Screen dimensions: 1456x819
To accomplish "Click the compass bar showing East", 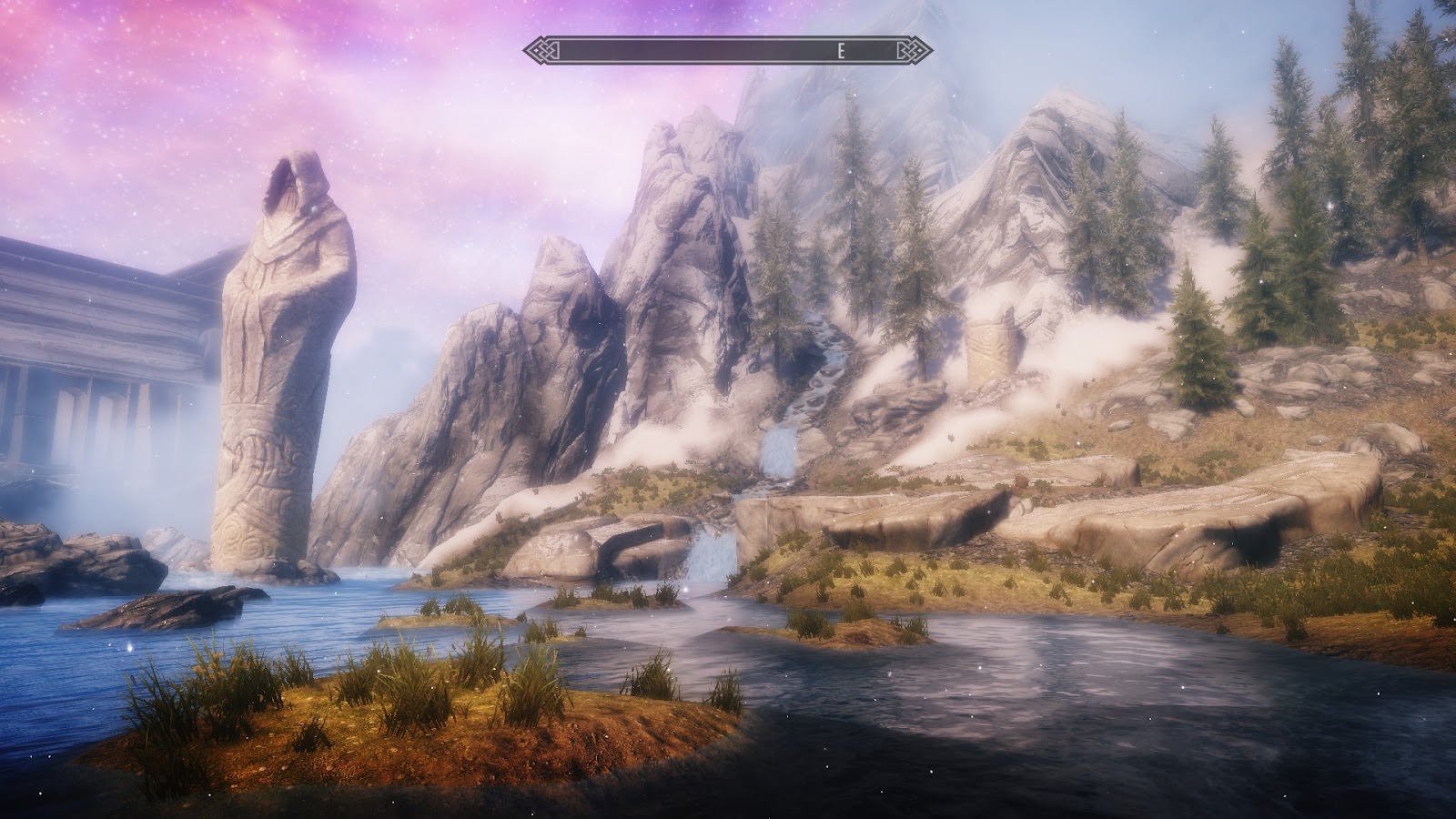I will click(x=728, y=51).
